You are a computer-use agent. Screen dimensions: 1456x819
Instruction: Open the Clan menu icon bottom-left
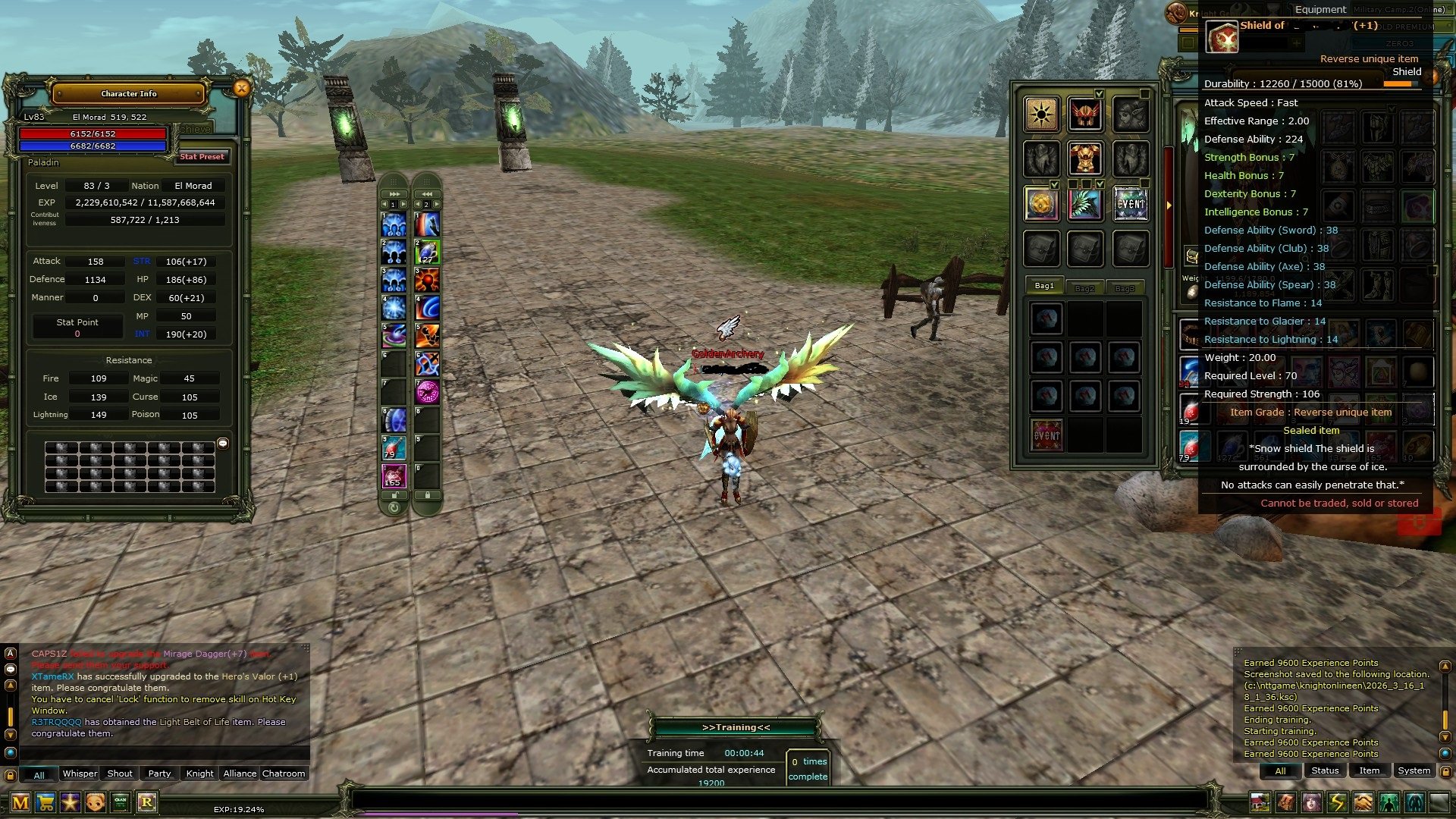120,802
